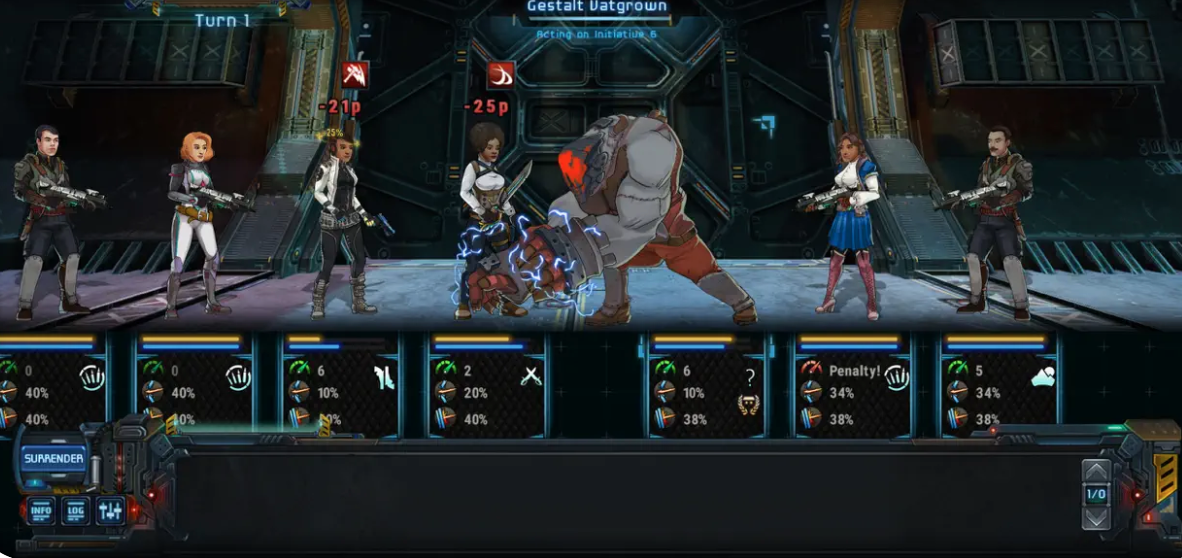Select the status panel showing Penalty!
Screen dimensions: 1182x558
coord(852,386)
